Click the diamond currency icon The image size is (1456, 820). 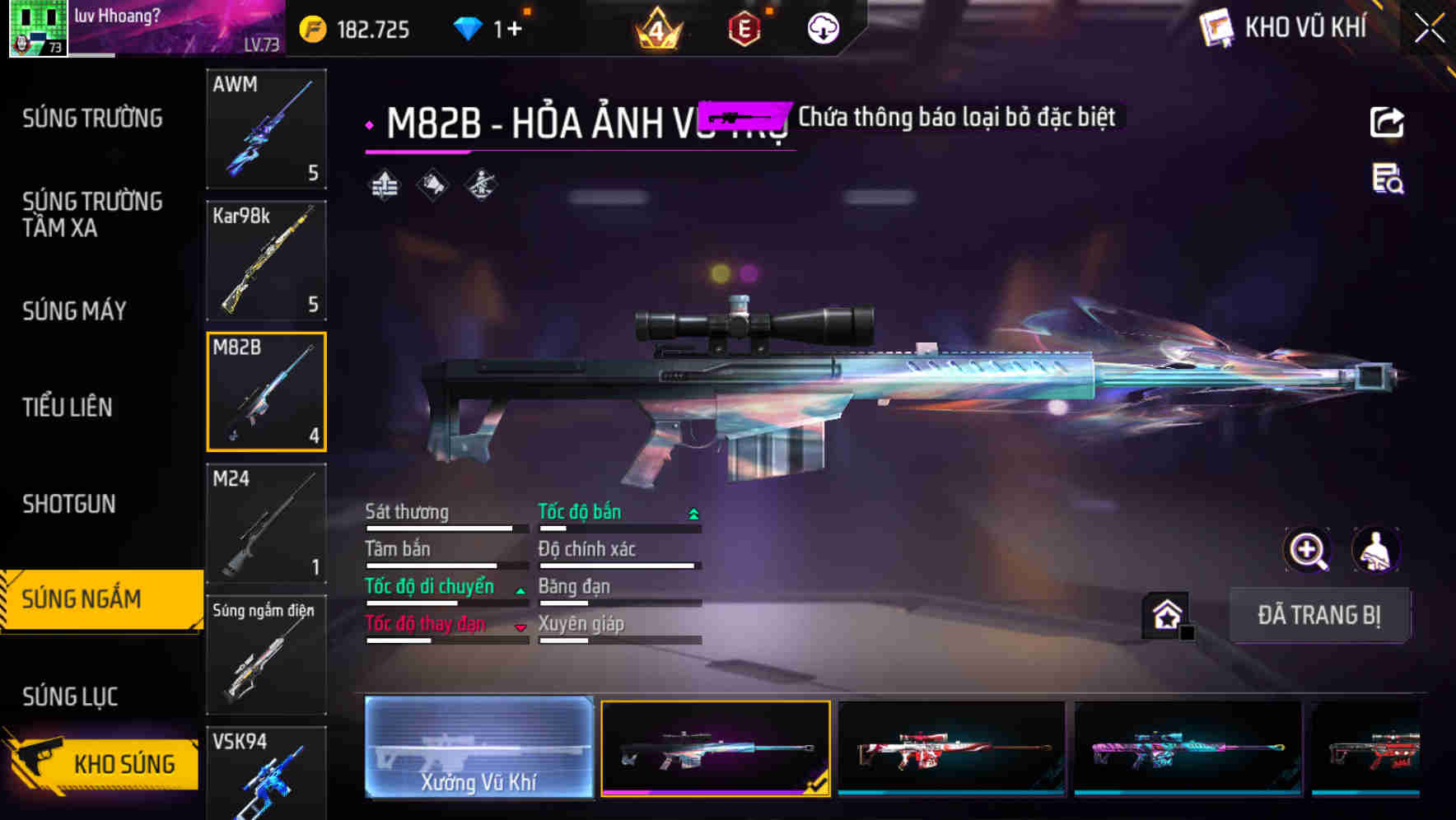tap(469, 27)
